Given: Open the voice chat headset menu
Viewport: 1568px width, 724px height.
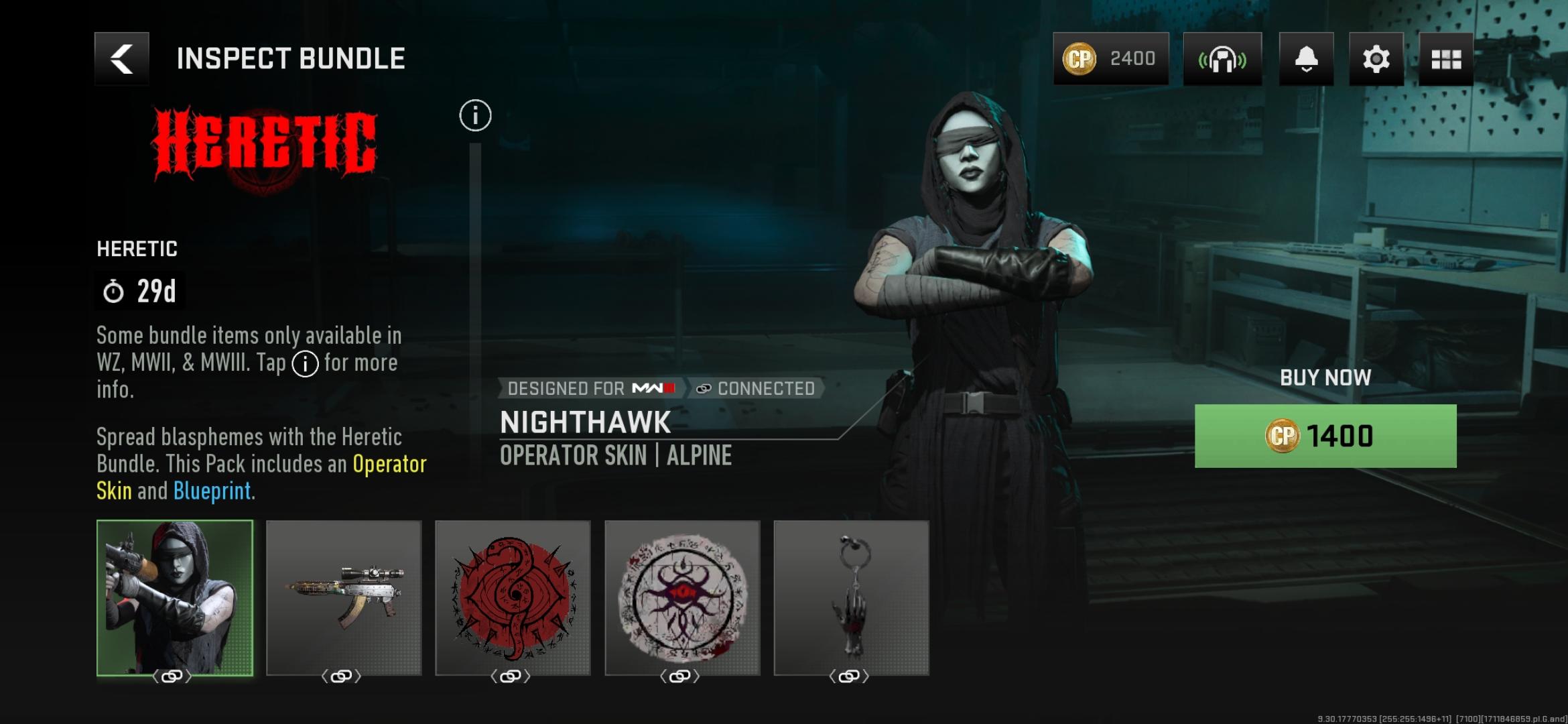Looking at the screenshot, I should [x=1222, y=59].
